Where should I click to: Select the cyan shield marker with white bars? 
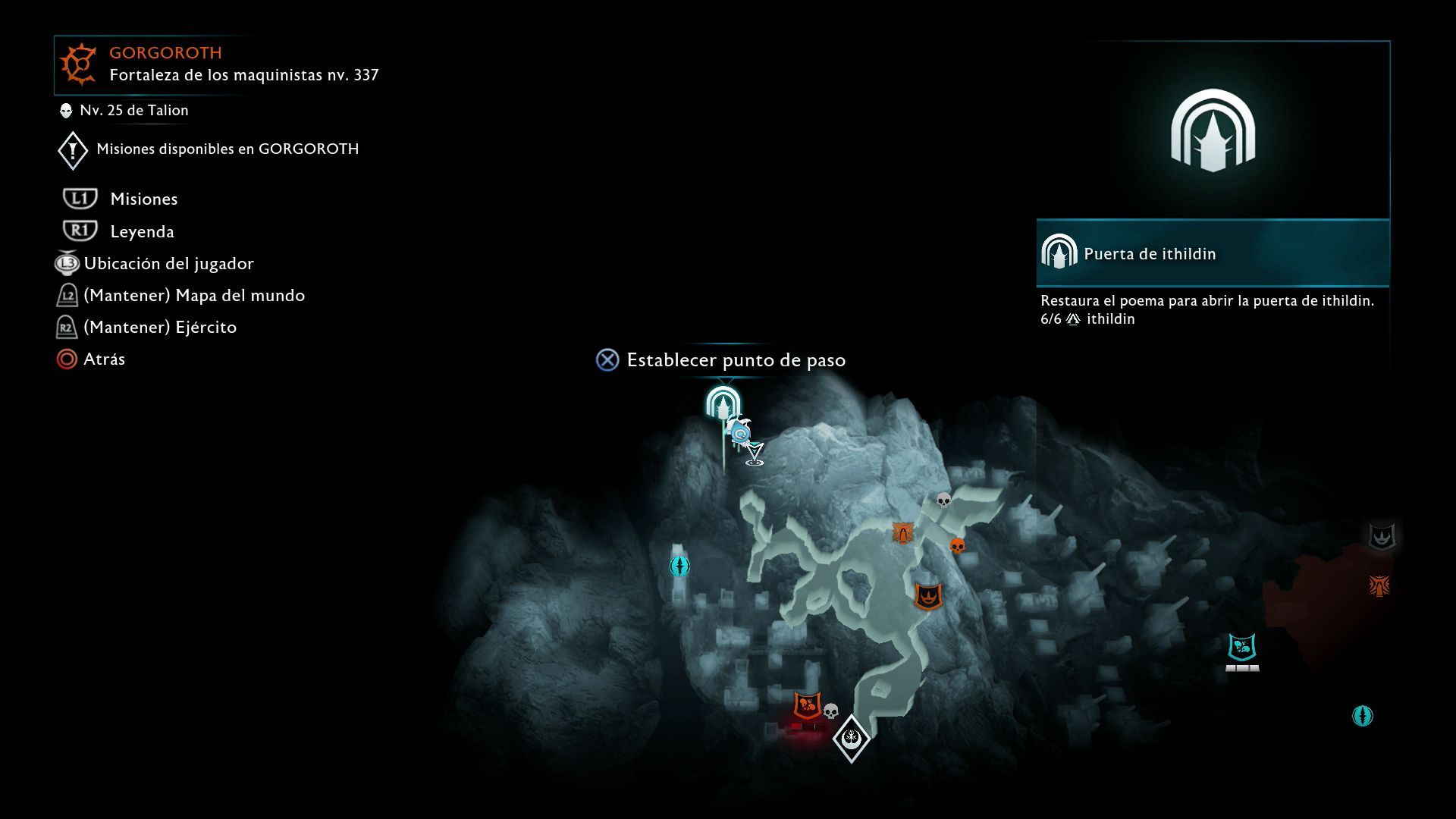[1242, 648]
